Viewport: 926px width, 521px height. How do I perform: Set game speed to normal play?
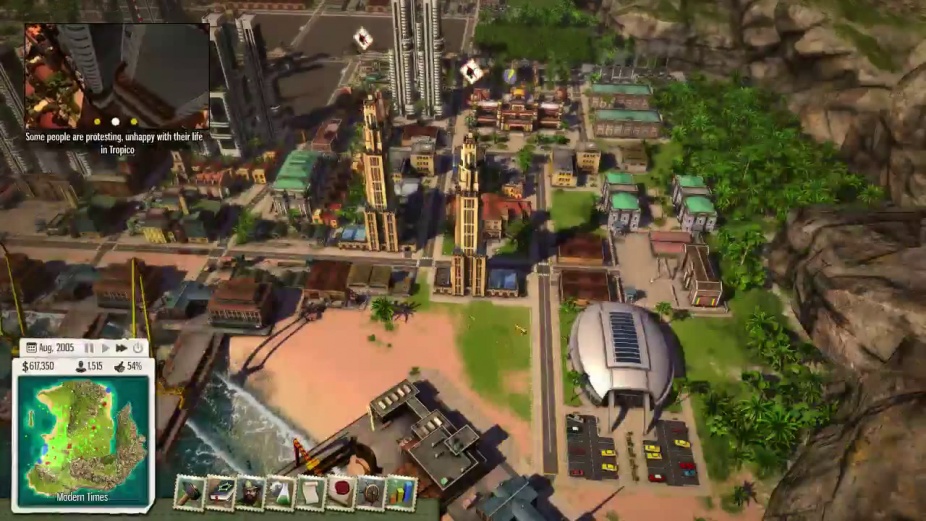[105, 348]
